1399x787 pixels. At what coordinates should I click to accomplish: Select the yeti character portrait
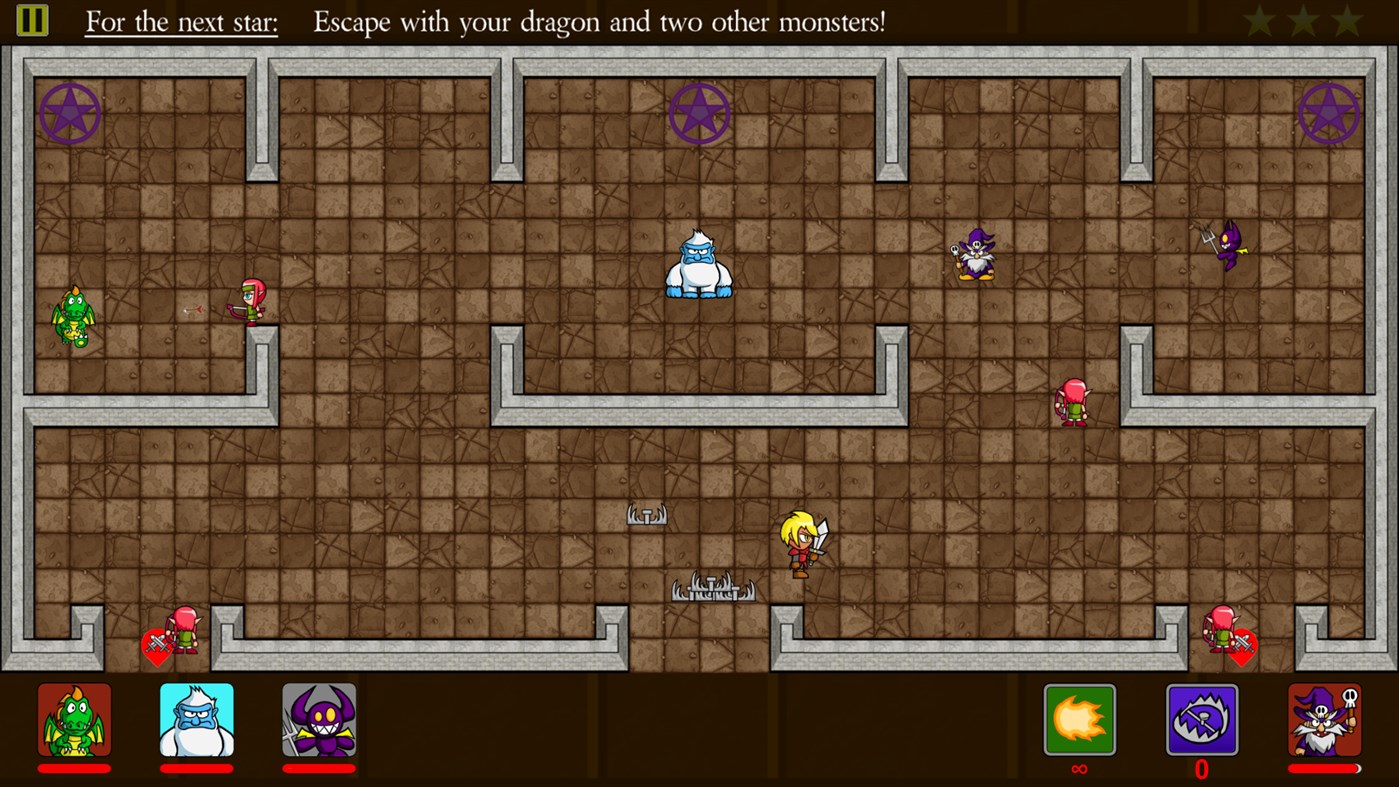[x=196, y=720]
